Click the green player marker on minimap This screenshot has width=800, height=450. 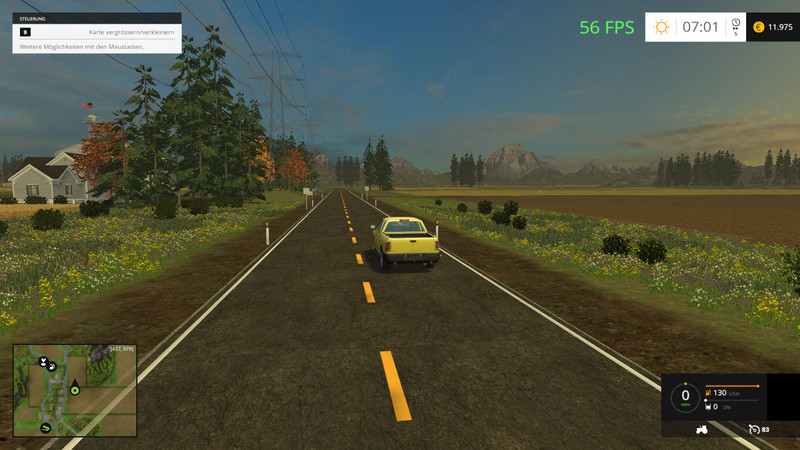(x=75, y=390)
